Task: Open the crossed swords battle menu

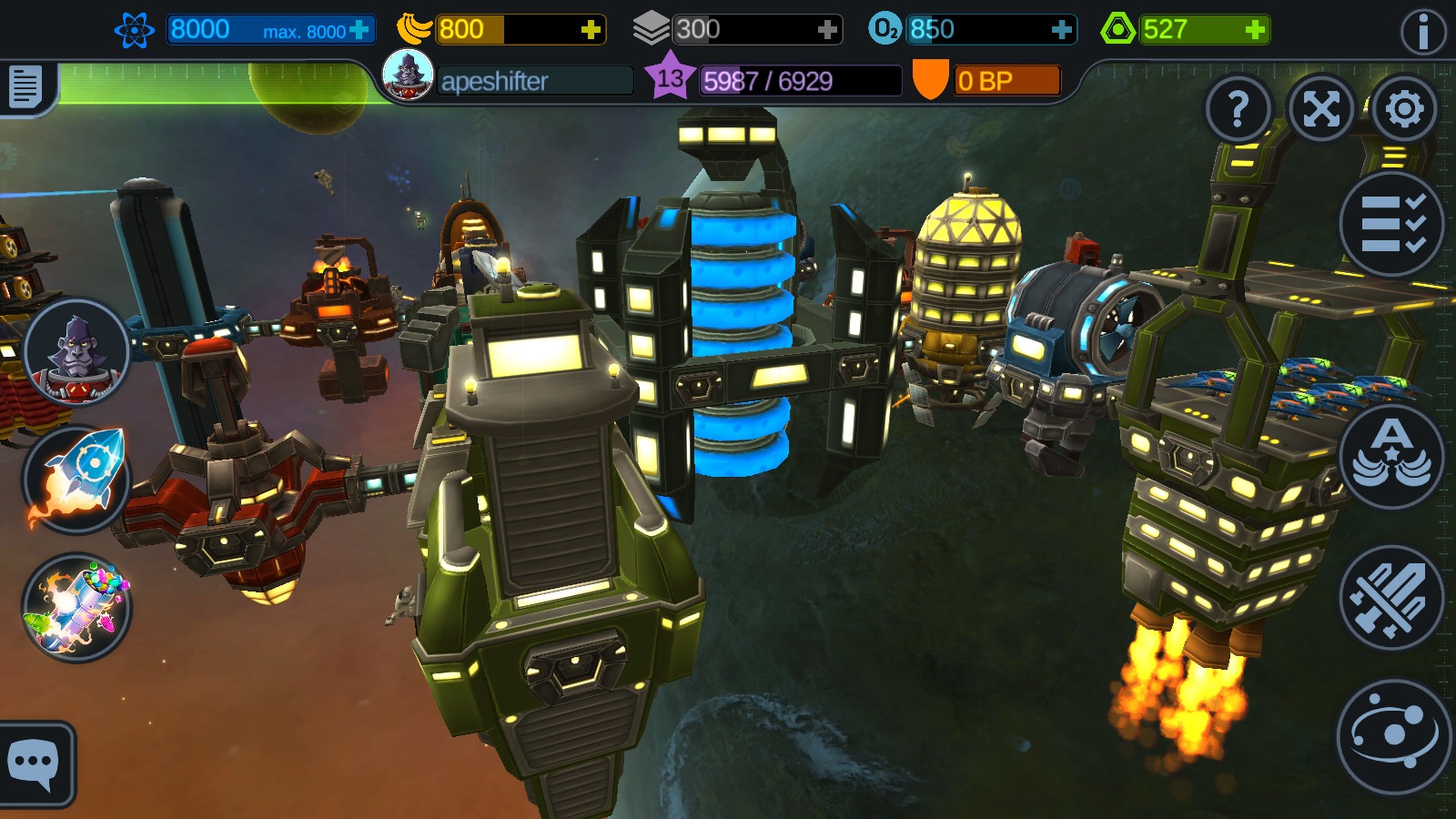Action: tap(1391, 598)
